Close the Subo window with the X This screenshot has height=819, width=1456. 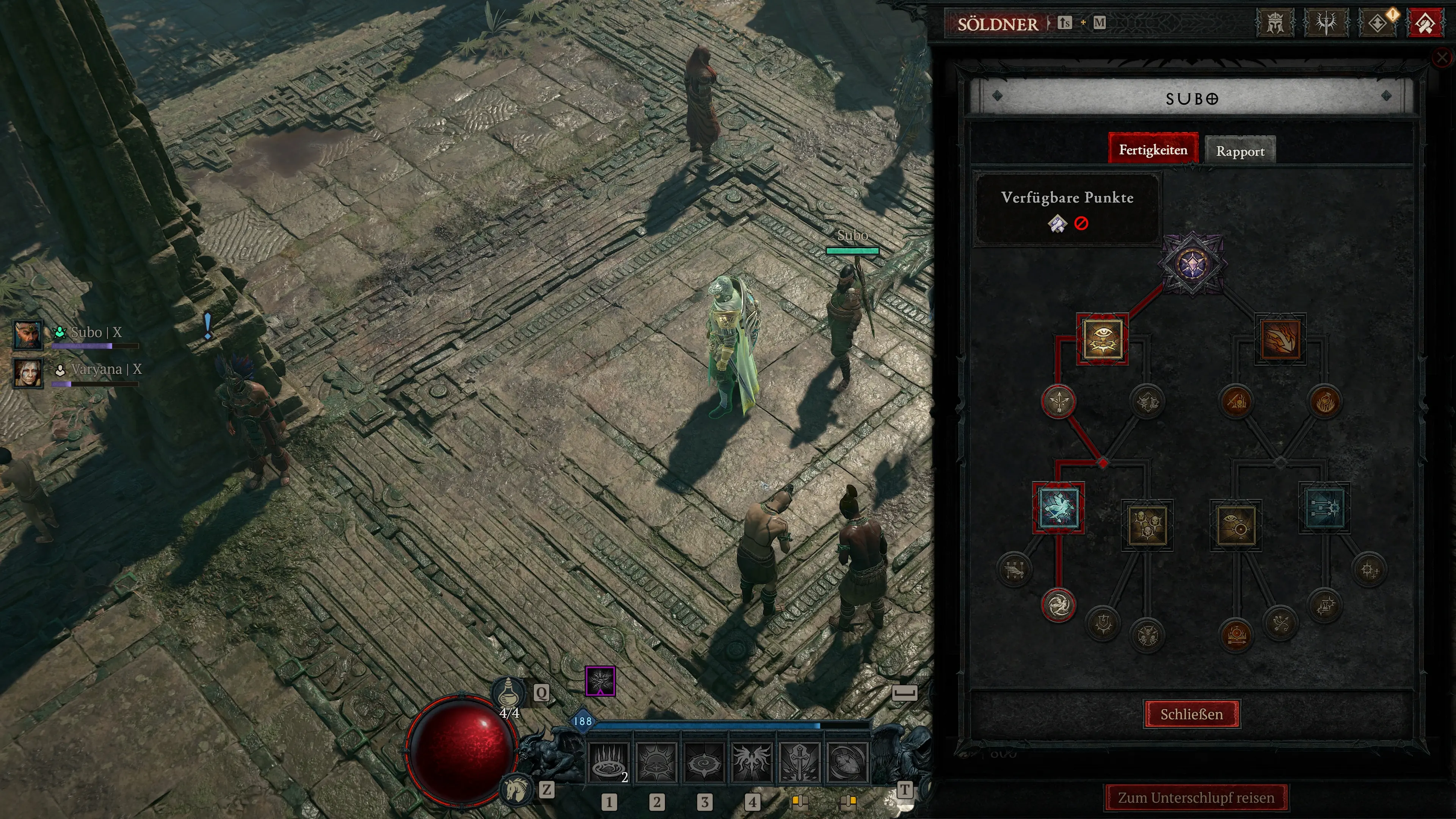1442,57
